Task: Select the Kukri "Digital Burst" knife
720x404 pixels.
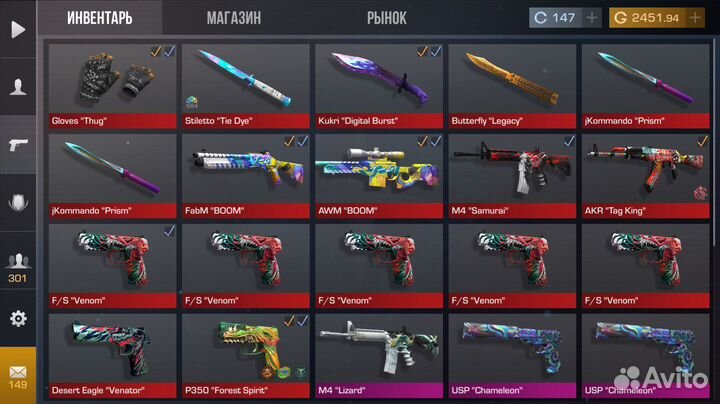Action: point(378,83)
